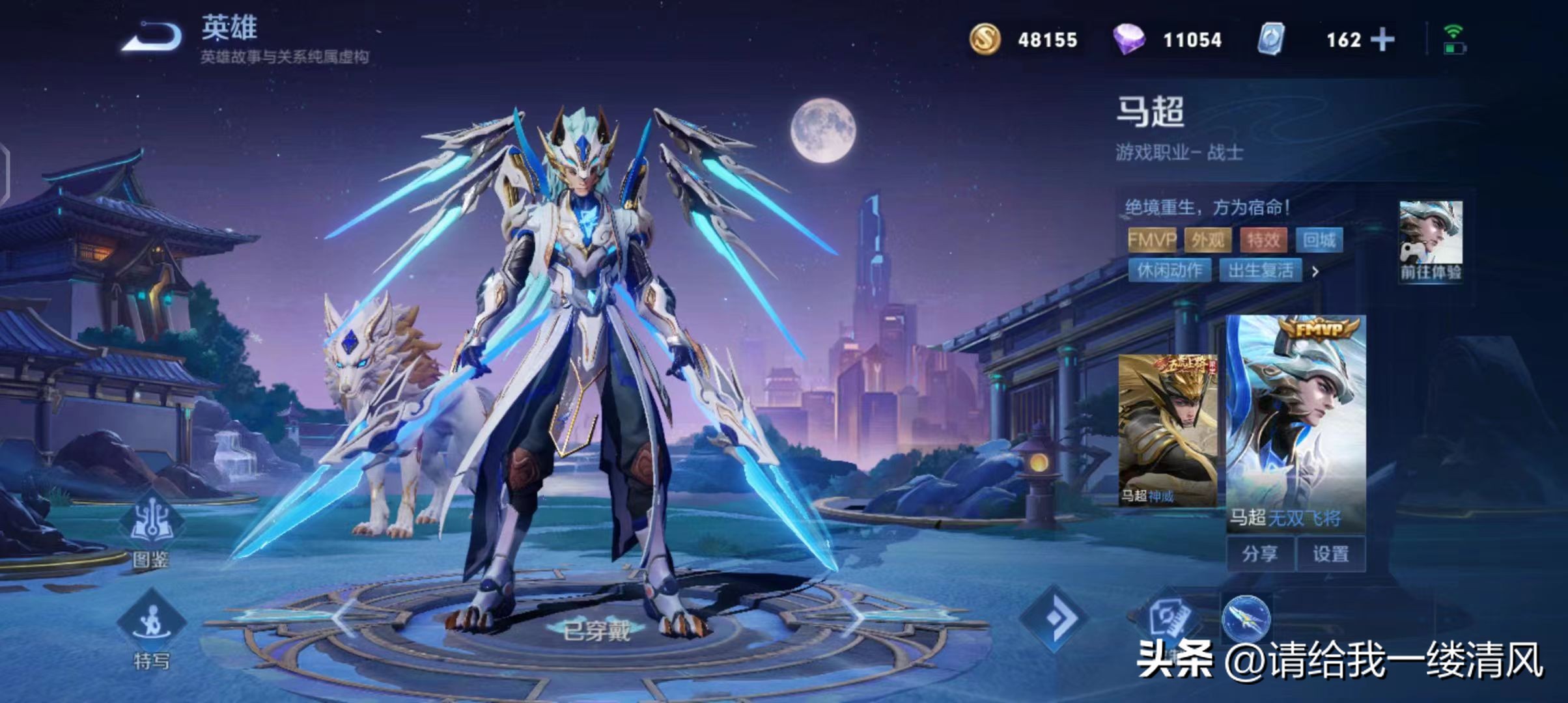Open skin 设置 settings
This screenshot has width=1568, height=703.
[x=1330, y=554]
